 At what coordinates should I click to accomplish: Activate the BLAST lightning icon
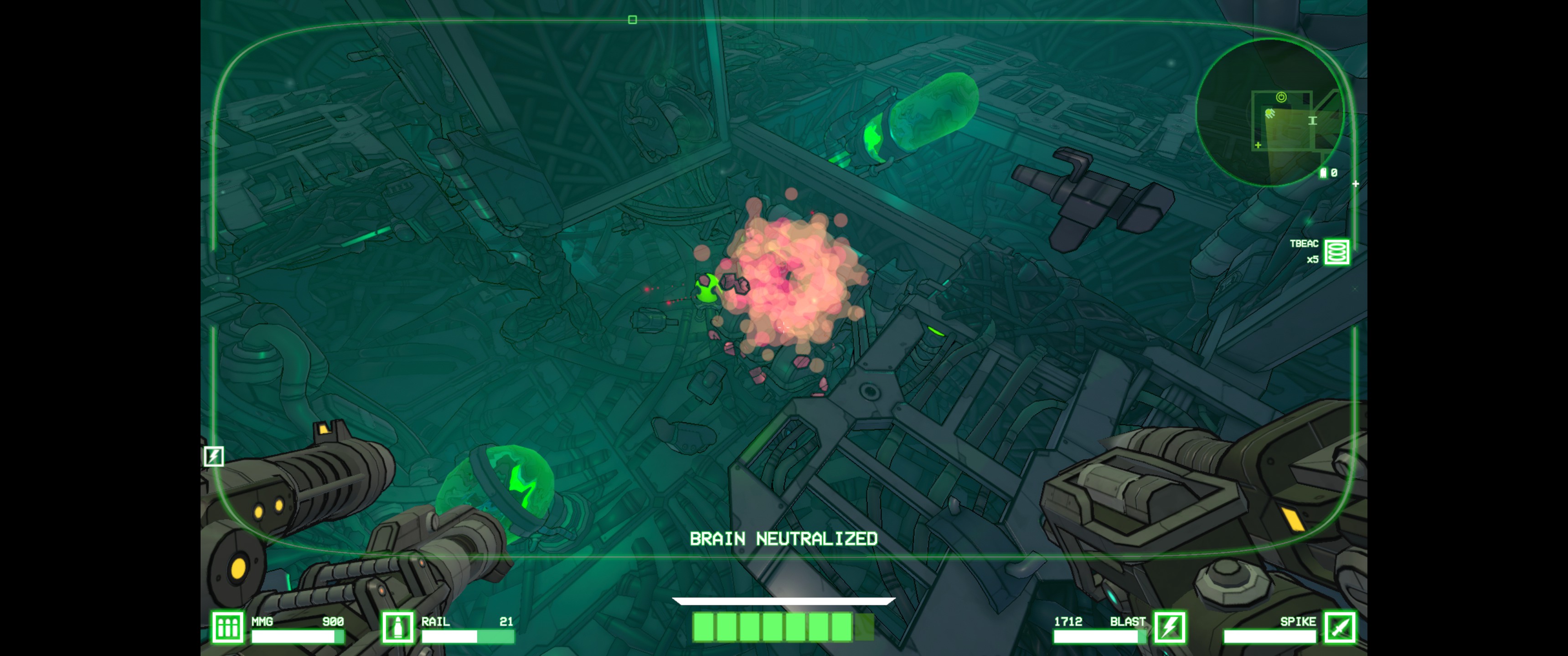click(x=1170, y=627)
